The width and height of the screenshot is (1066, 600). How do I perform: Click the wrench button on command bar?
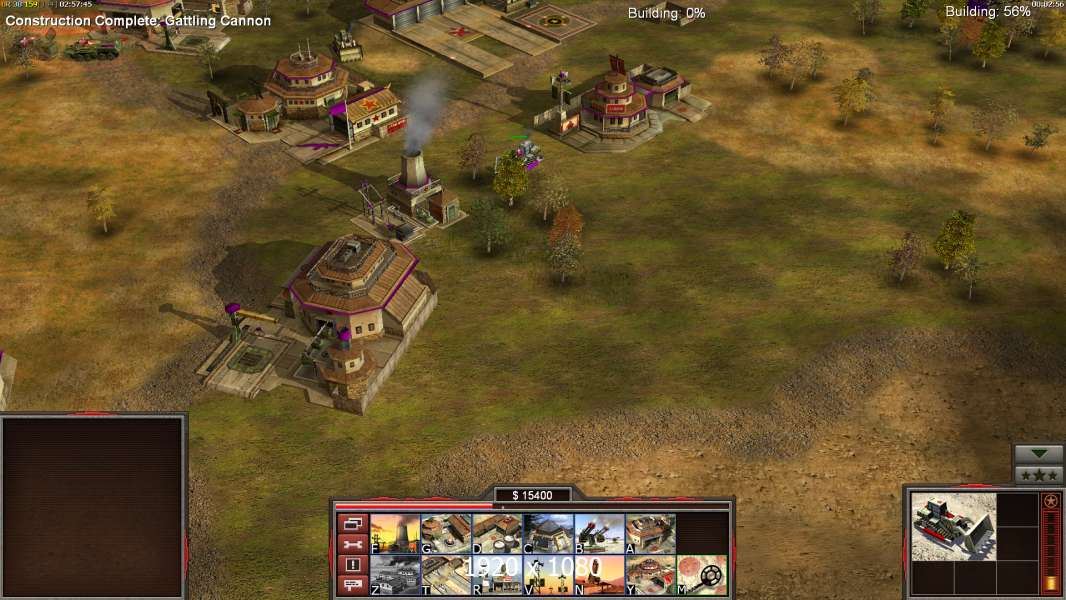[x=352, y=544]
